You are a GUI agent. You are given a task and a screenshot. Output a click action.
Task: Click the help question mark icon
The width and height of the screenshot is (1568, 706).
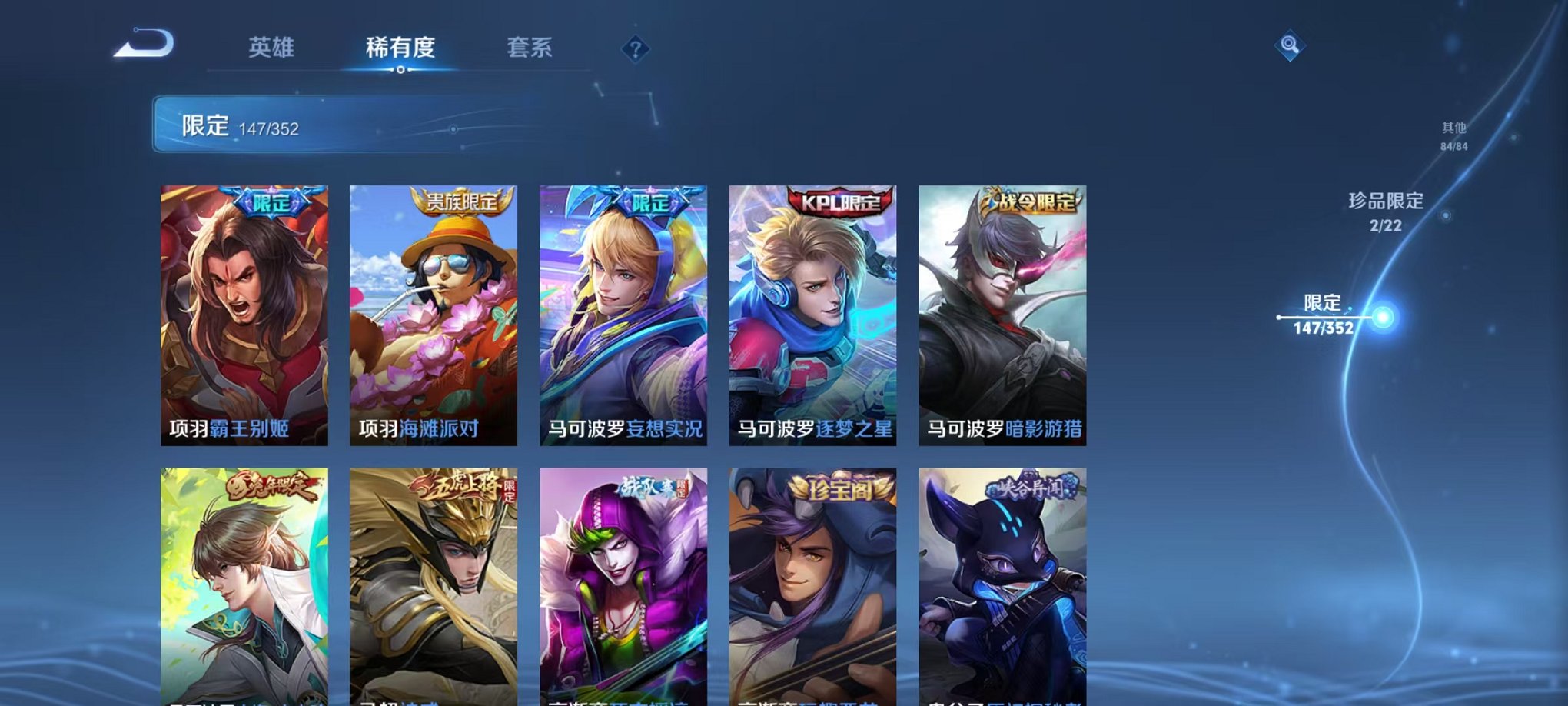635,51
